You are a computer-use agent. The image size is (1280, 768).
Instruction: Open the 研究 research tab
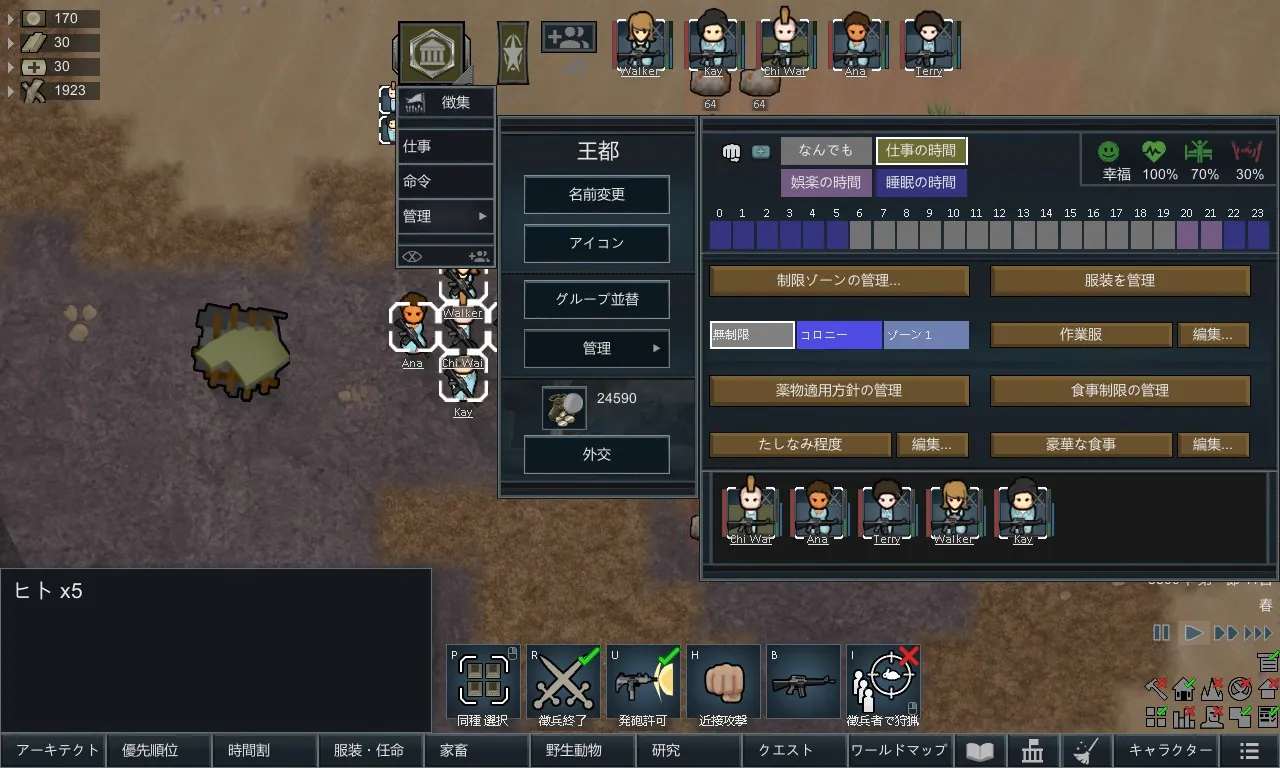(x=665, y=750)
